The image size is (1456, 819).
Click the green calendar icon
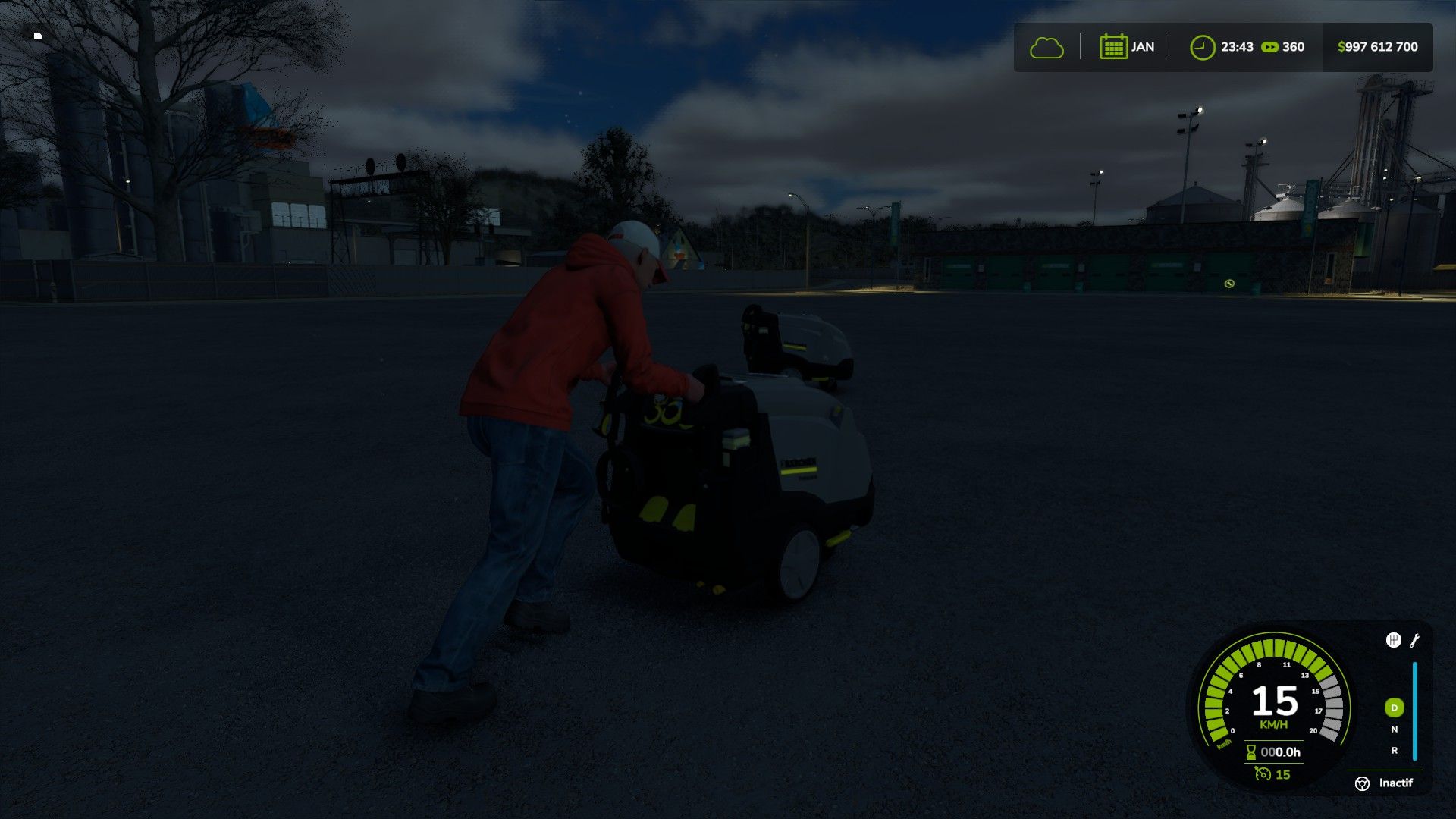pyautogui.click(x=1113, y=47)
